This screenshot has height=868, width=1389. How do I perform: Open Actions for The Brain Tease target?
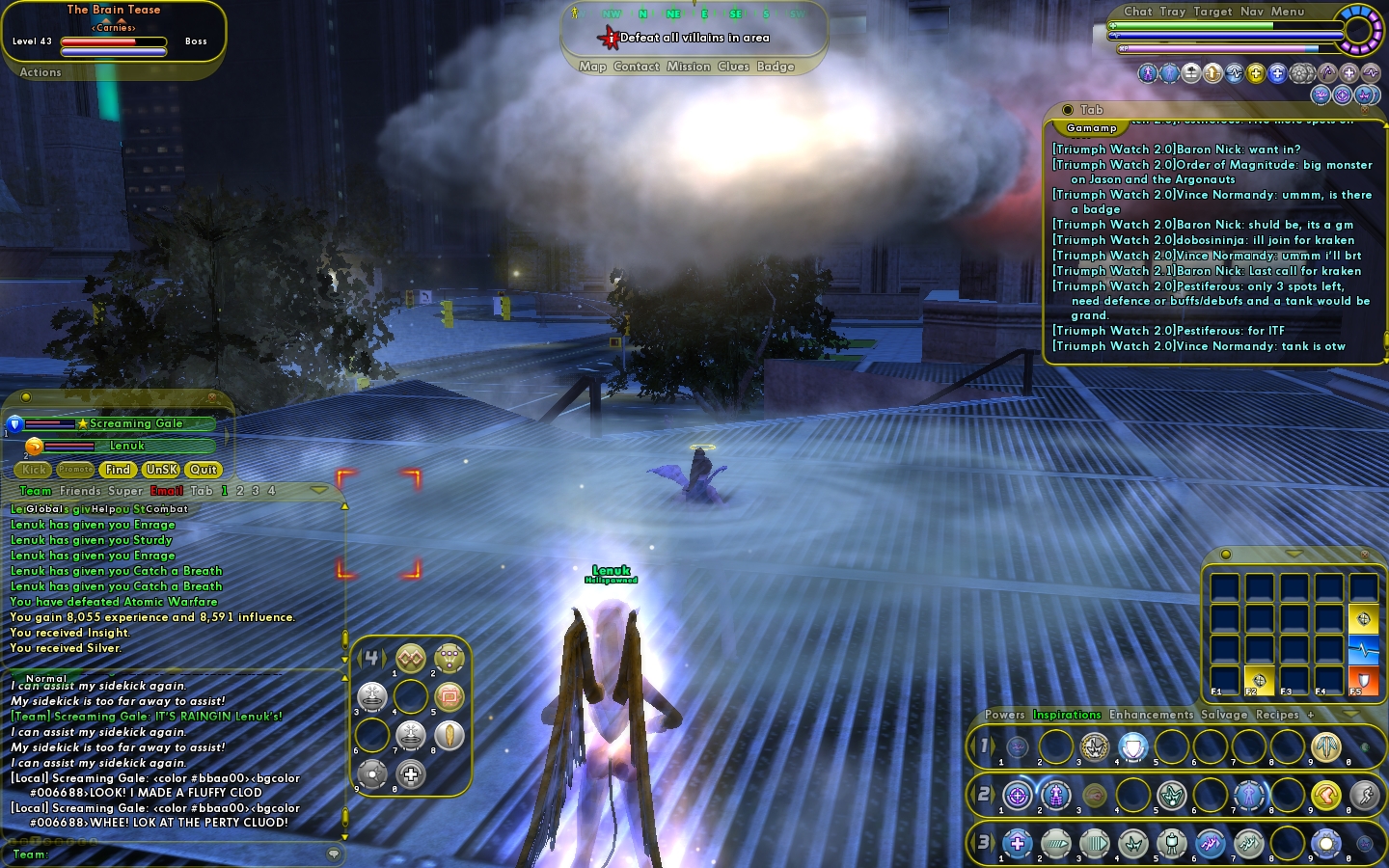click(x=41, y=72)
